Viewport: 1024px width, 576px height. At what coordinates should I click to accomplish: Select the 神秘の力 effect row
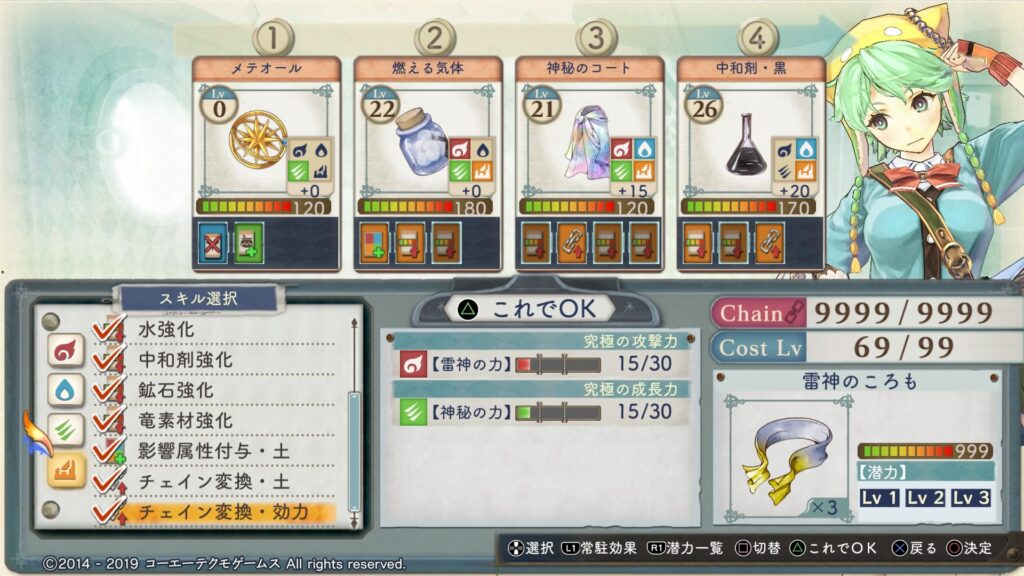[538, 412]
